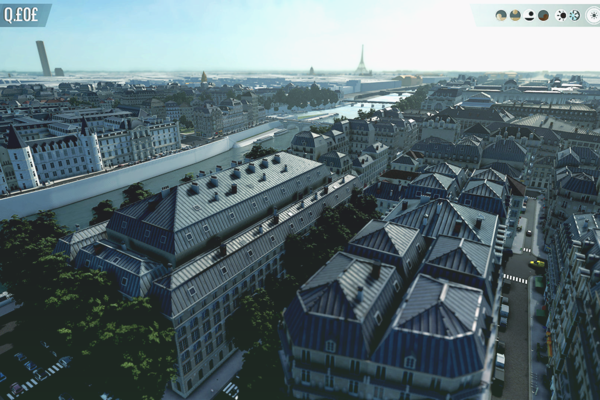The image size is (600, 400).
Task: Switch to the snowflake winter icon
Action: 575,15
